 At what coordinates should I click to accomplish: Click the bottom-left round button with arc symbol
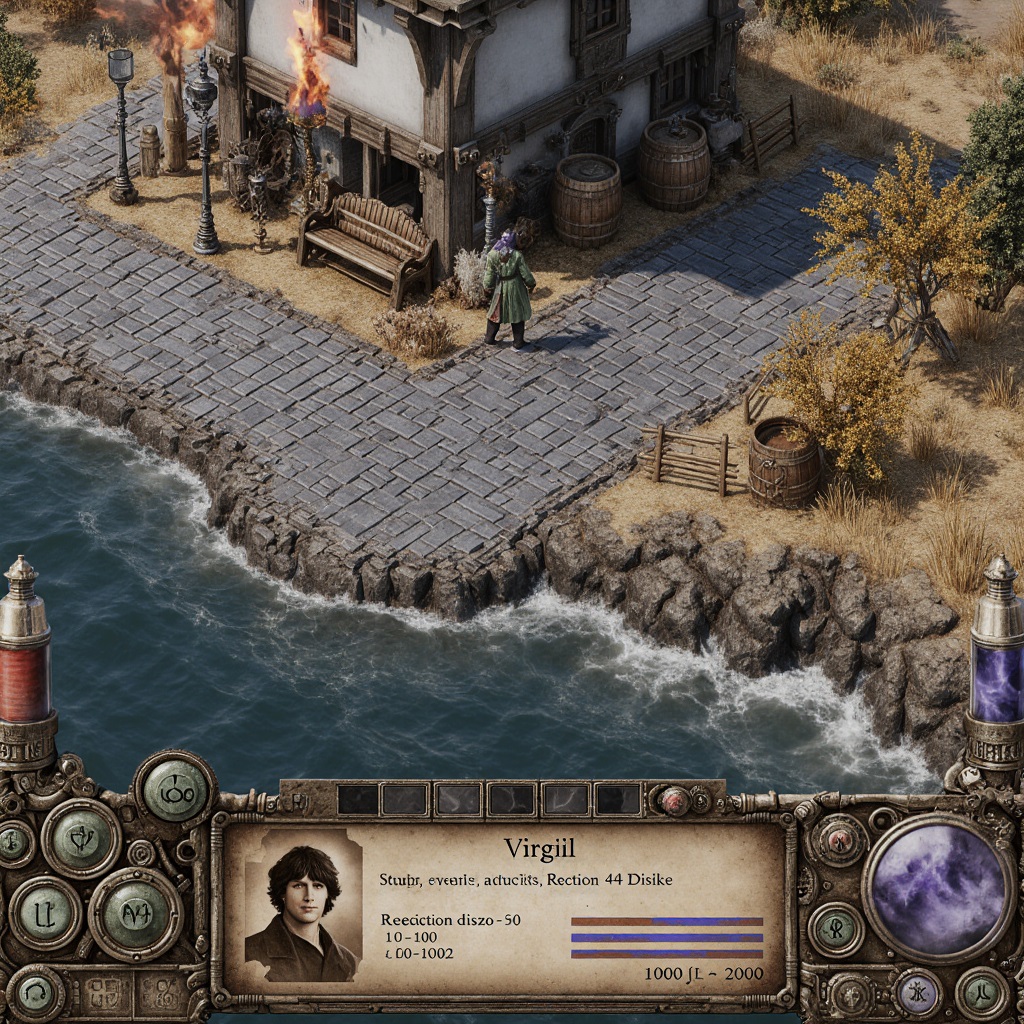pos(35,992)
